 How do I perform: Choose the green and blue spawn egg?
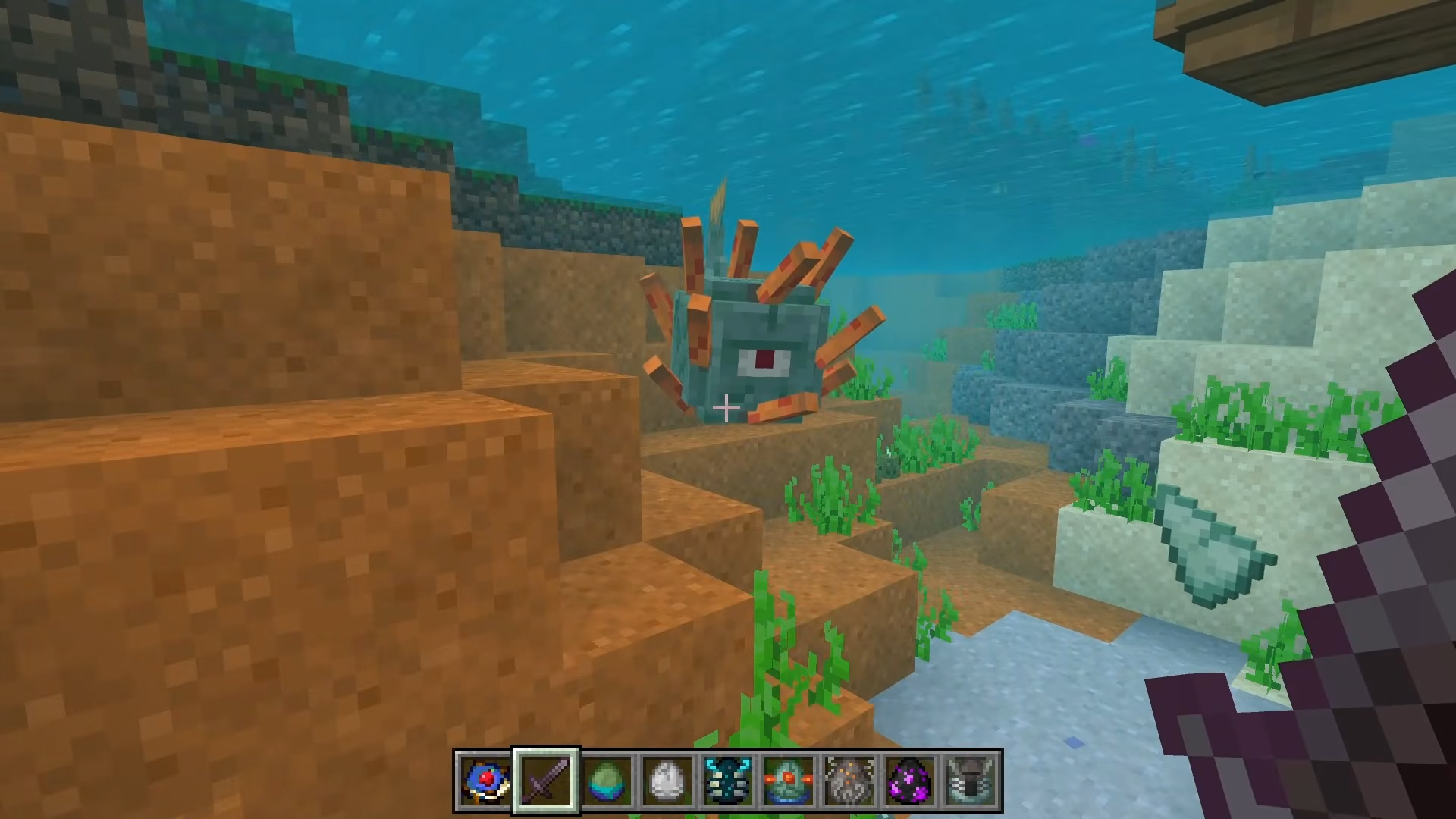(x=607, y=780)
